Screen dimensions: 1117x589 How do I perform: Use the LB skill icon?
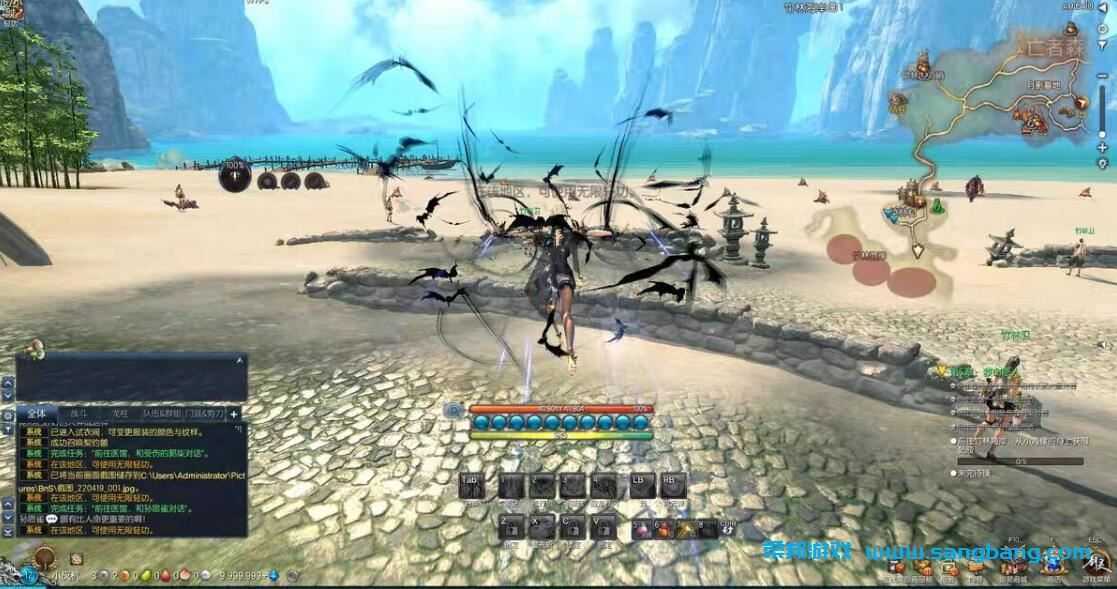(x=640, y=486)
